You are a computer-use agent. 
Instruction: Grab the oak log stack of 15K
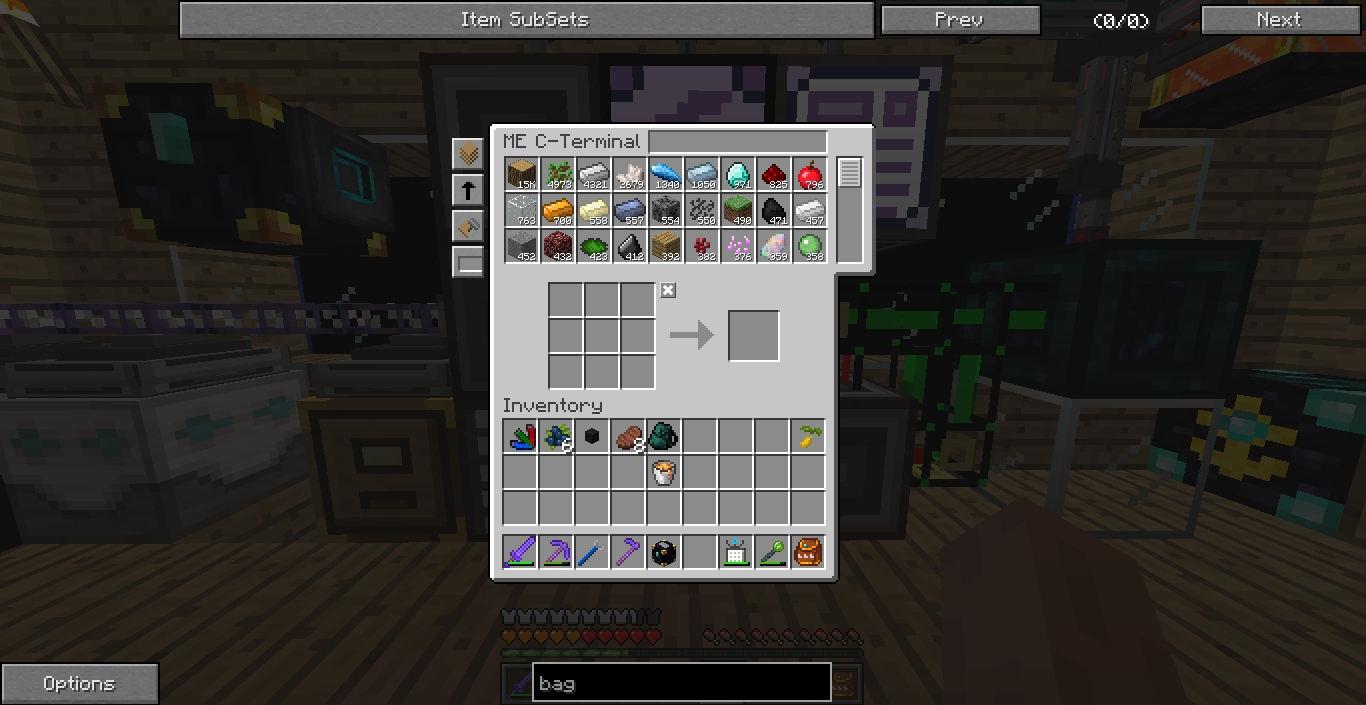click(521, 175)
